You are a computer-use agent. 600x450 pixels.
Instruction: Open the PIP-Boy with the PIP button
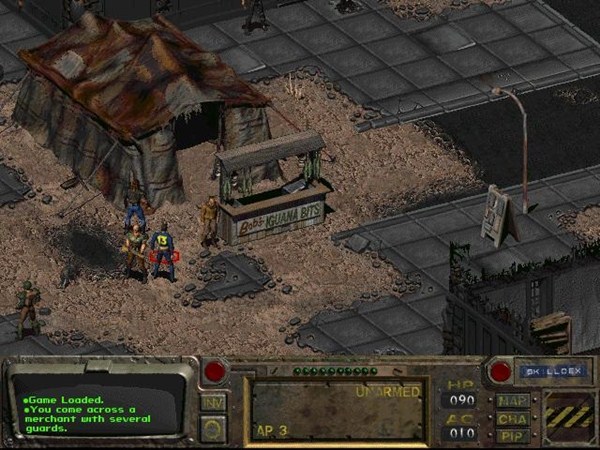pyautogui.click(x=512, y=435)
